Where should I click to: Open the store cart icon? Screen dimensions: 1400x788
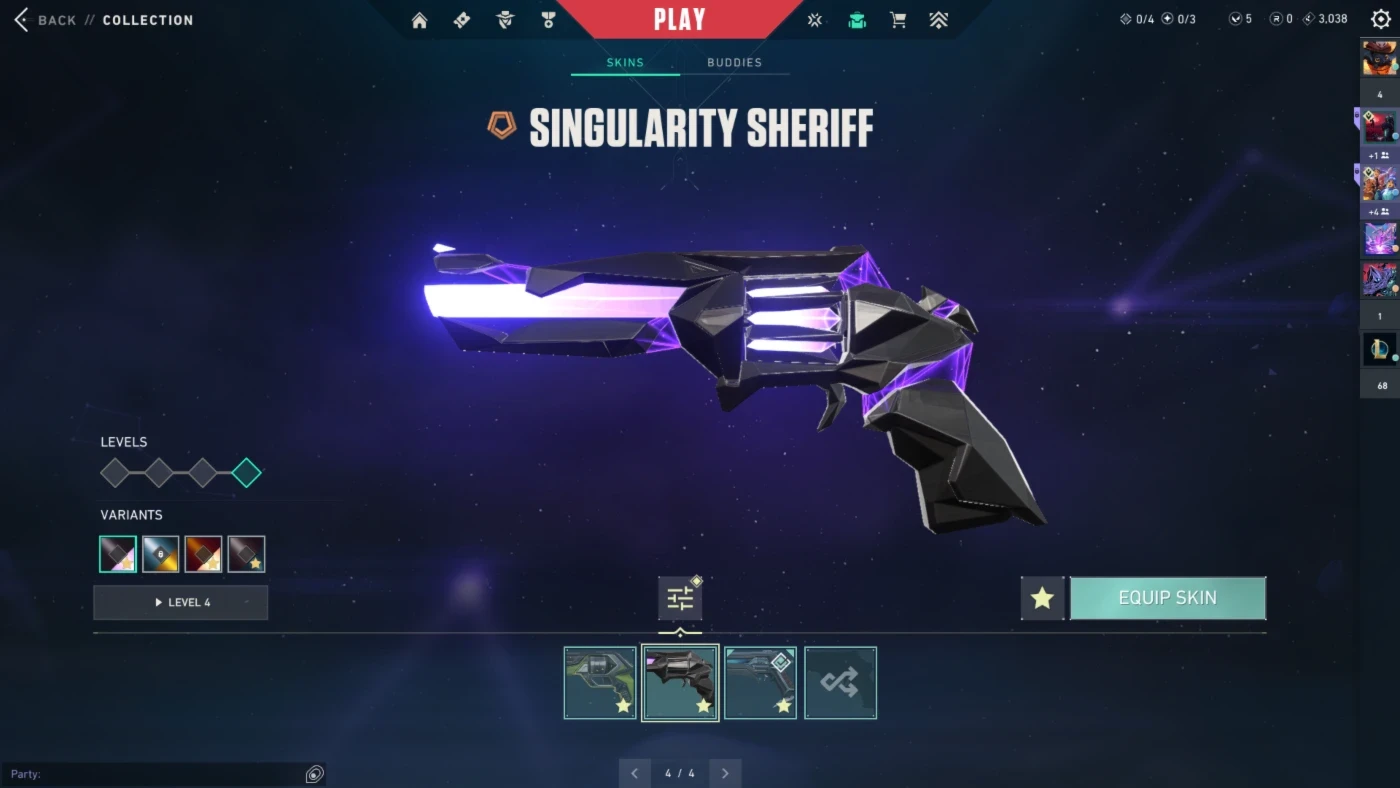coord(898,20)
